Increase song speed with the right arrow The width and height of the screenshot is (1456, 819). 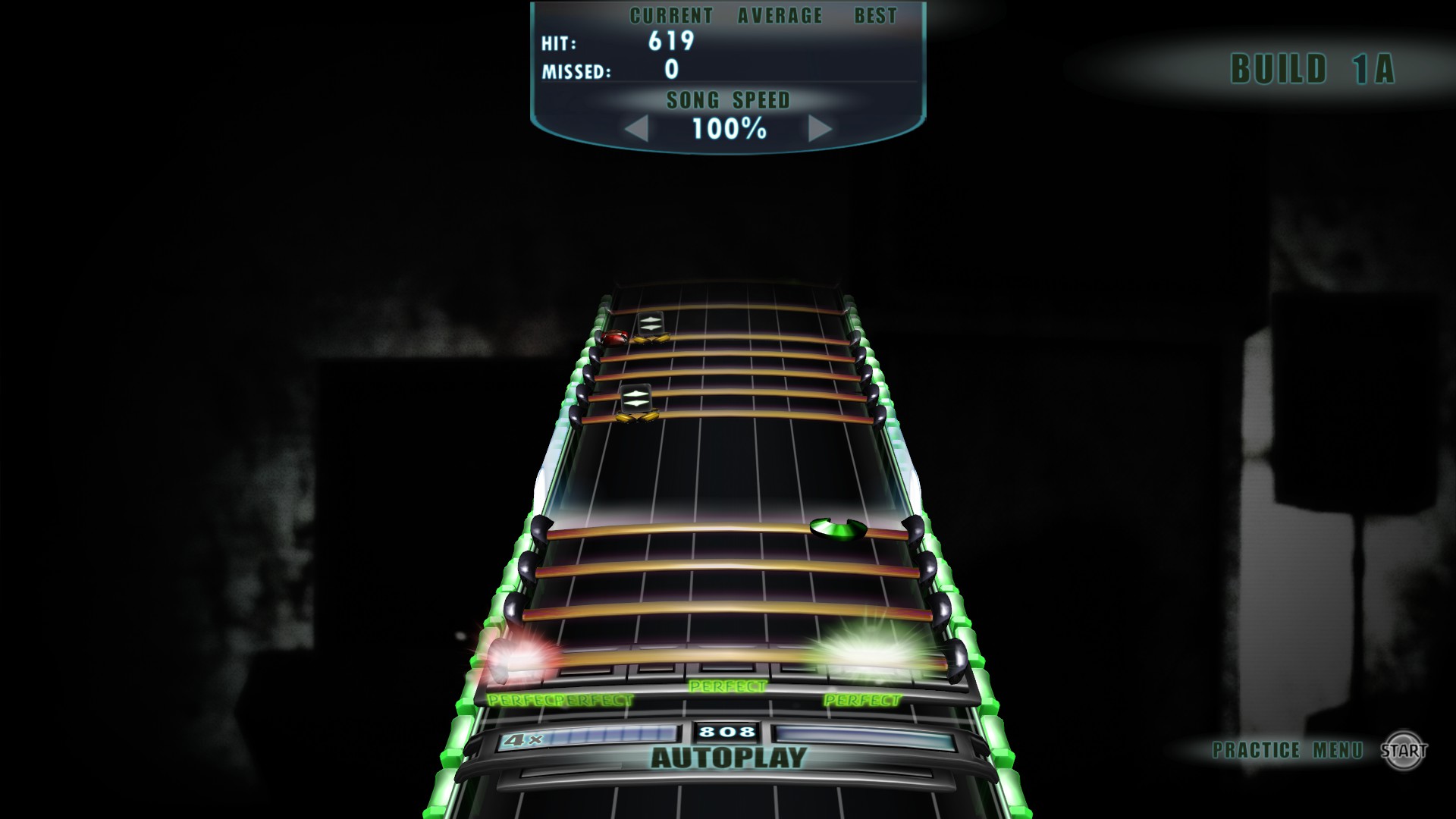819,129
